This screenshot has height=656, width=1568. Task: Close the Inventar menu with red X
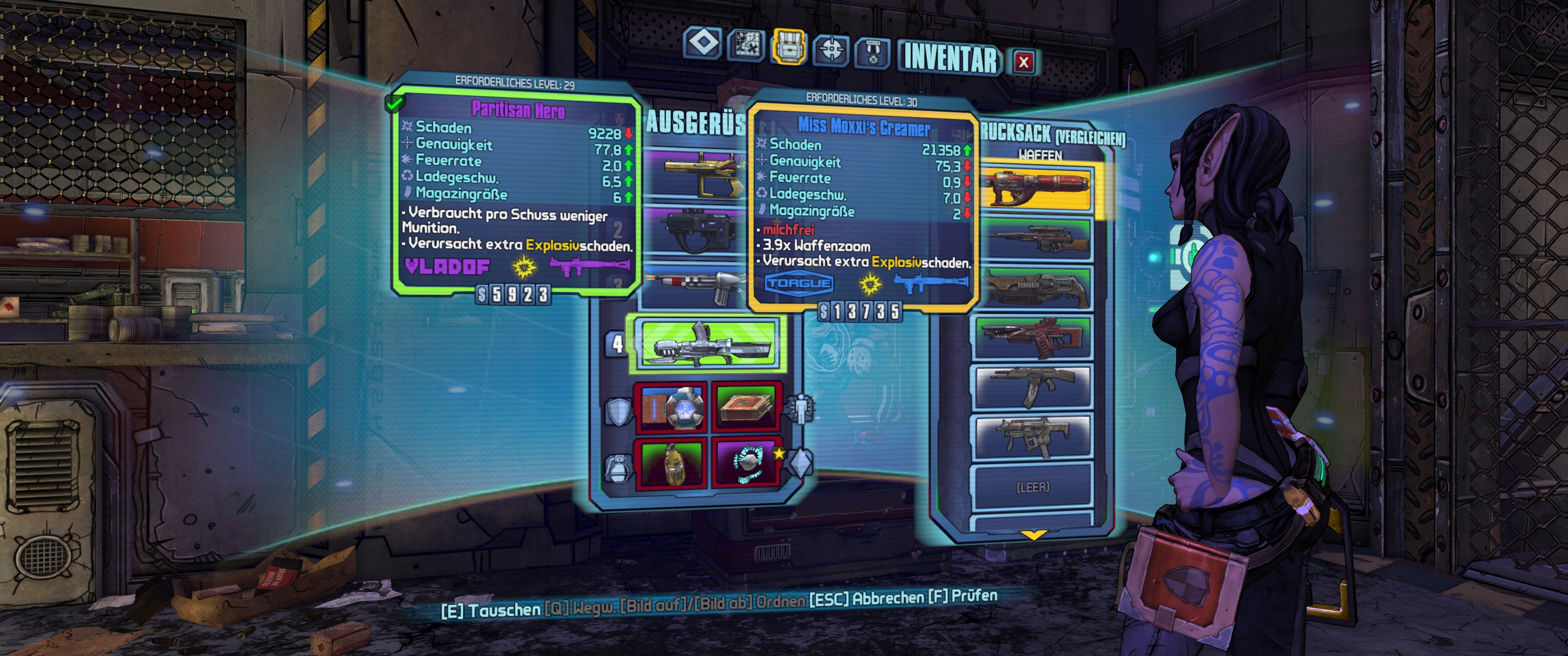click(1024, 61)
